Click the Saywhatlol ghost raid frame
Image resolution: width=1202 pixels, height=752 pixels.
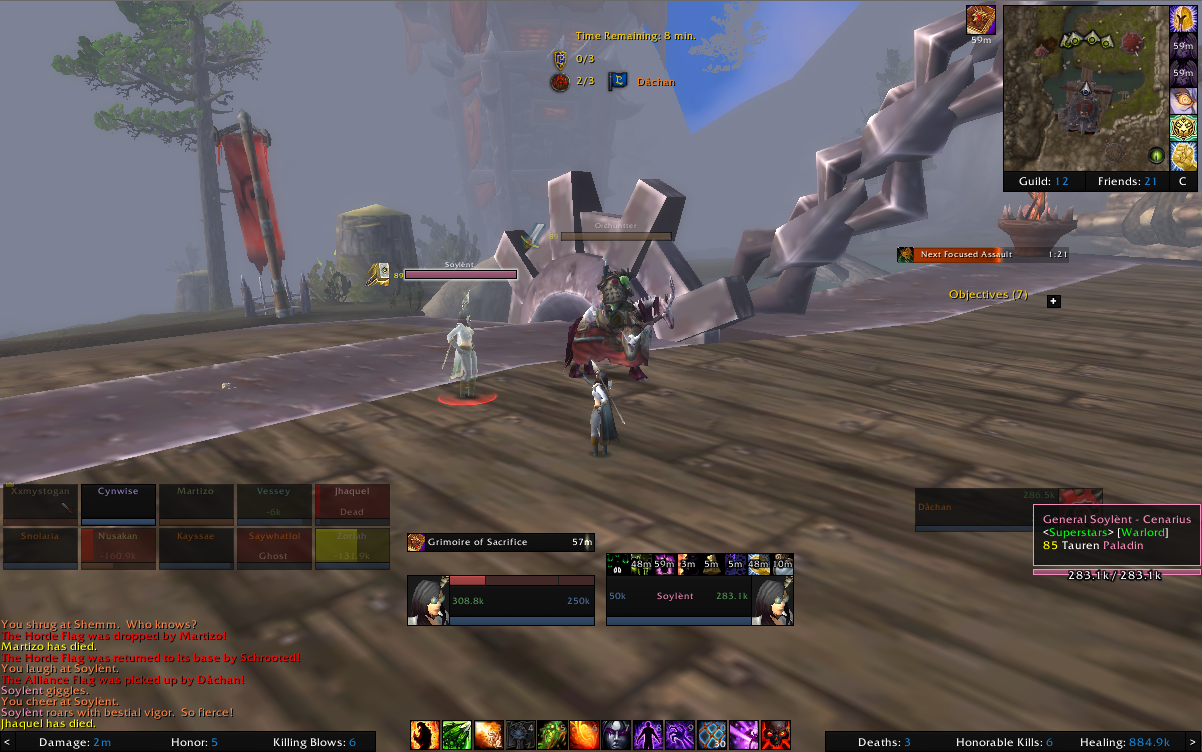point(274,547)
